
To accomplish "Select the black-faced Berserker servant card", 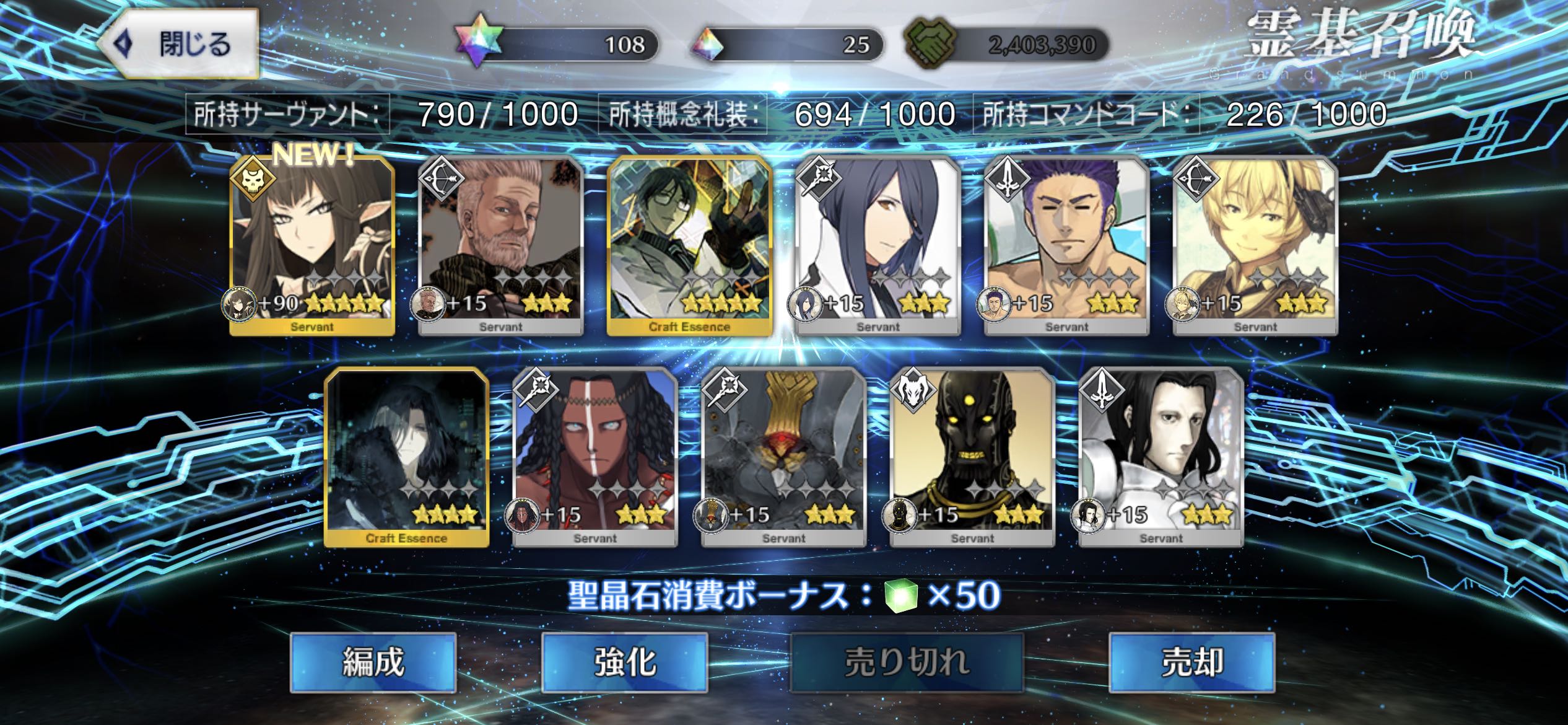I will click(x=972, y=457).
